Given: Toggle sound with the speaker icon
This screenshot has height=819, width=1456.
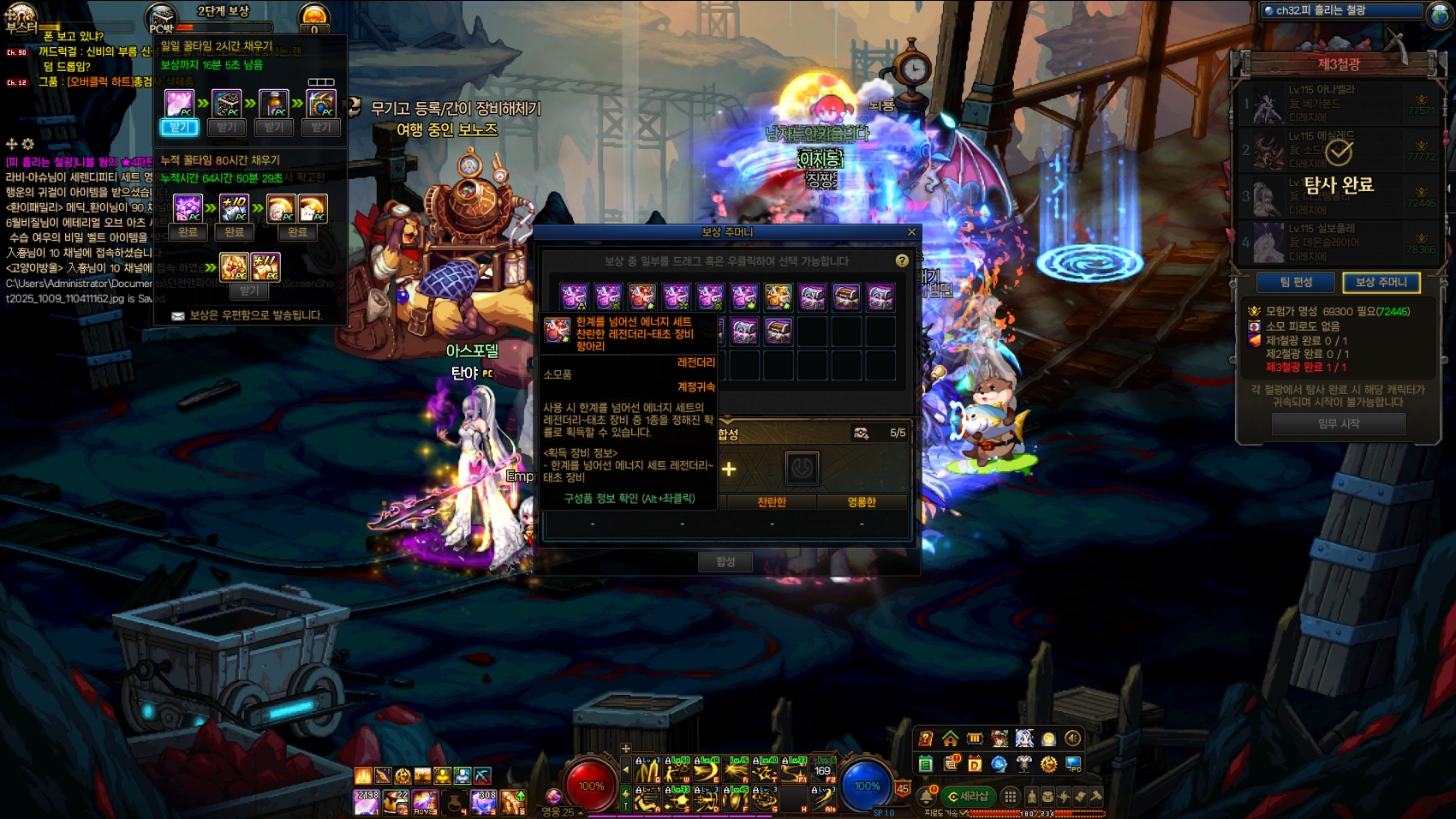Looking at the screenshot, I should [1072, 738].
